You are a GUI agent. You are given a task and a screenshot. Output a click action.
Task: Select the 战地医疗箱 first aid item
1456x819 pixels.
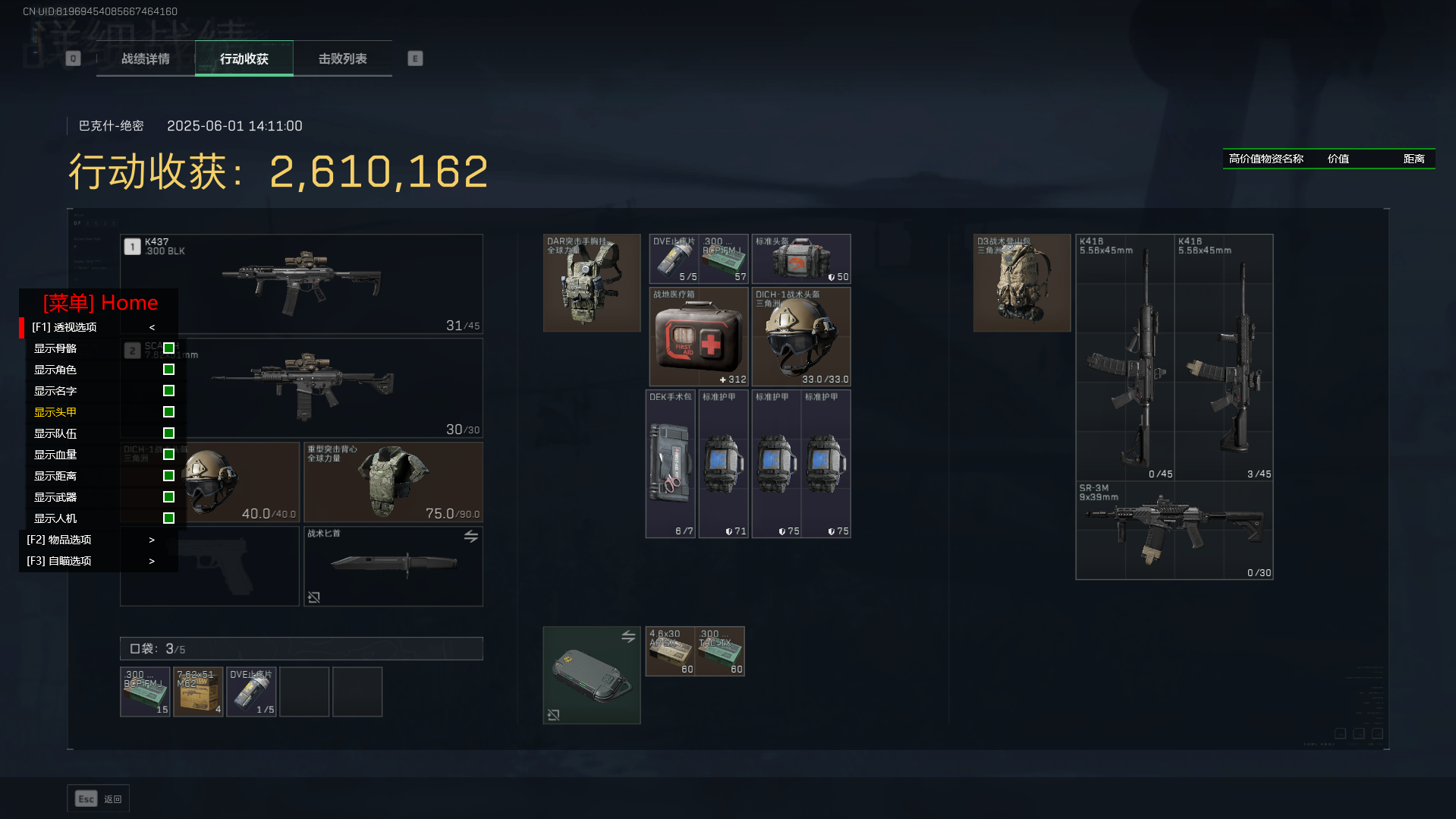coord(699,336)
